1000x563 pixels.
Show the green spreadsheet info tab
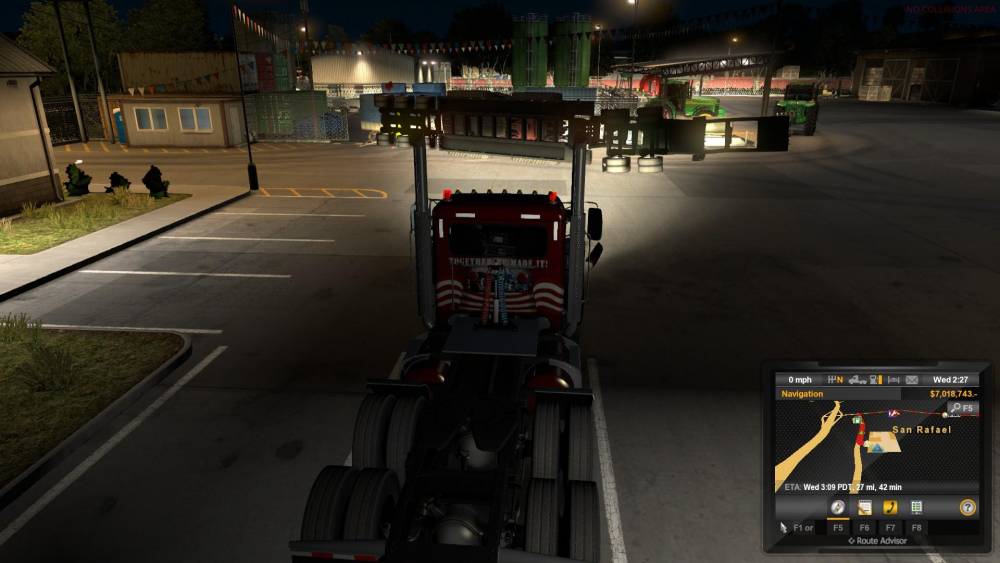click(916, 507)
